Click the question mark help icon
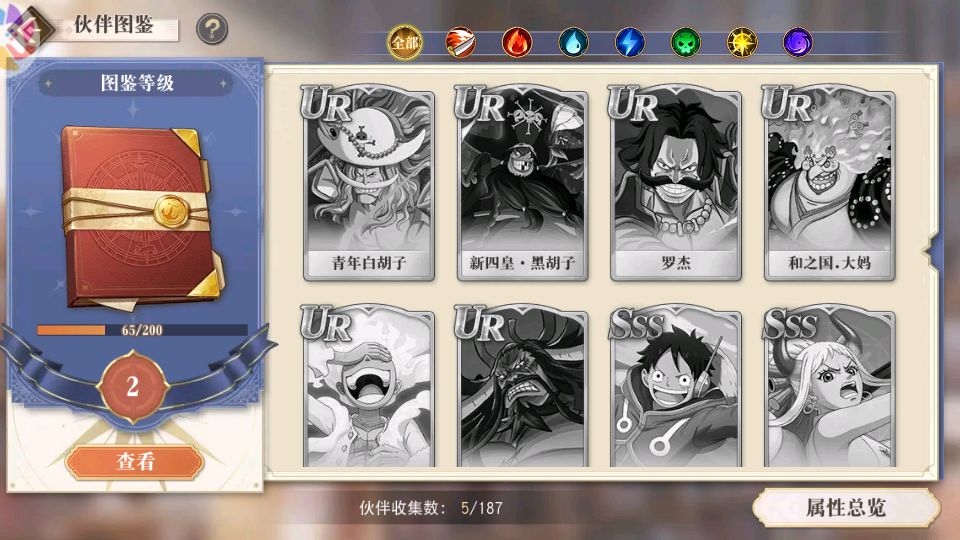The height and width of the screenshot is (540, 960). (211, 29)
